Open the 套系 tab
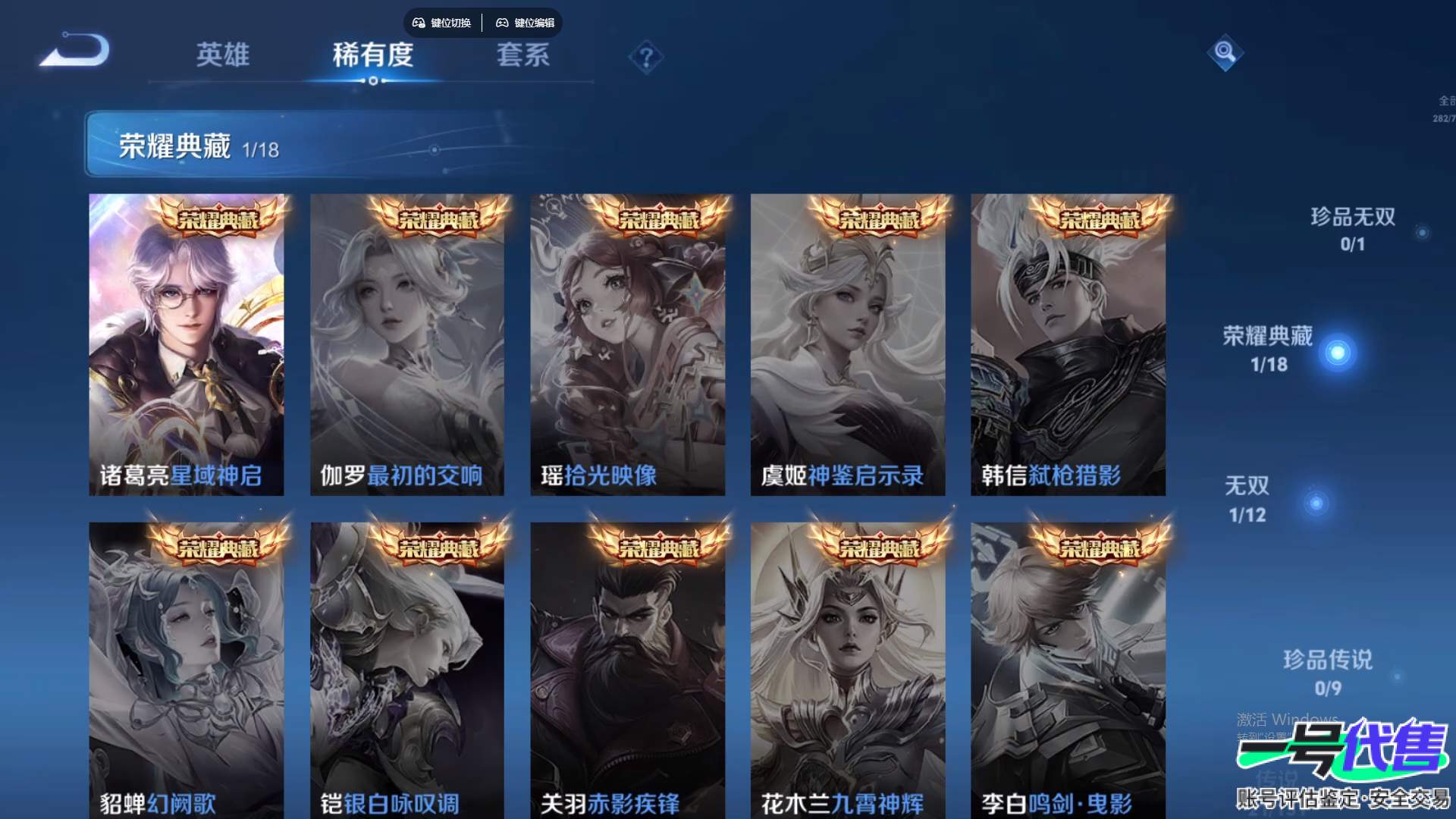This screenshot has width=1456, height=819. (522, 55)
